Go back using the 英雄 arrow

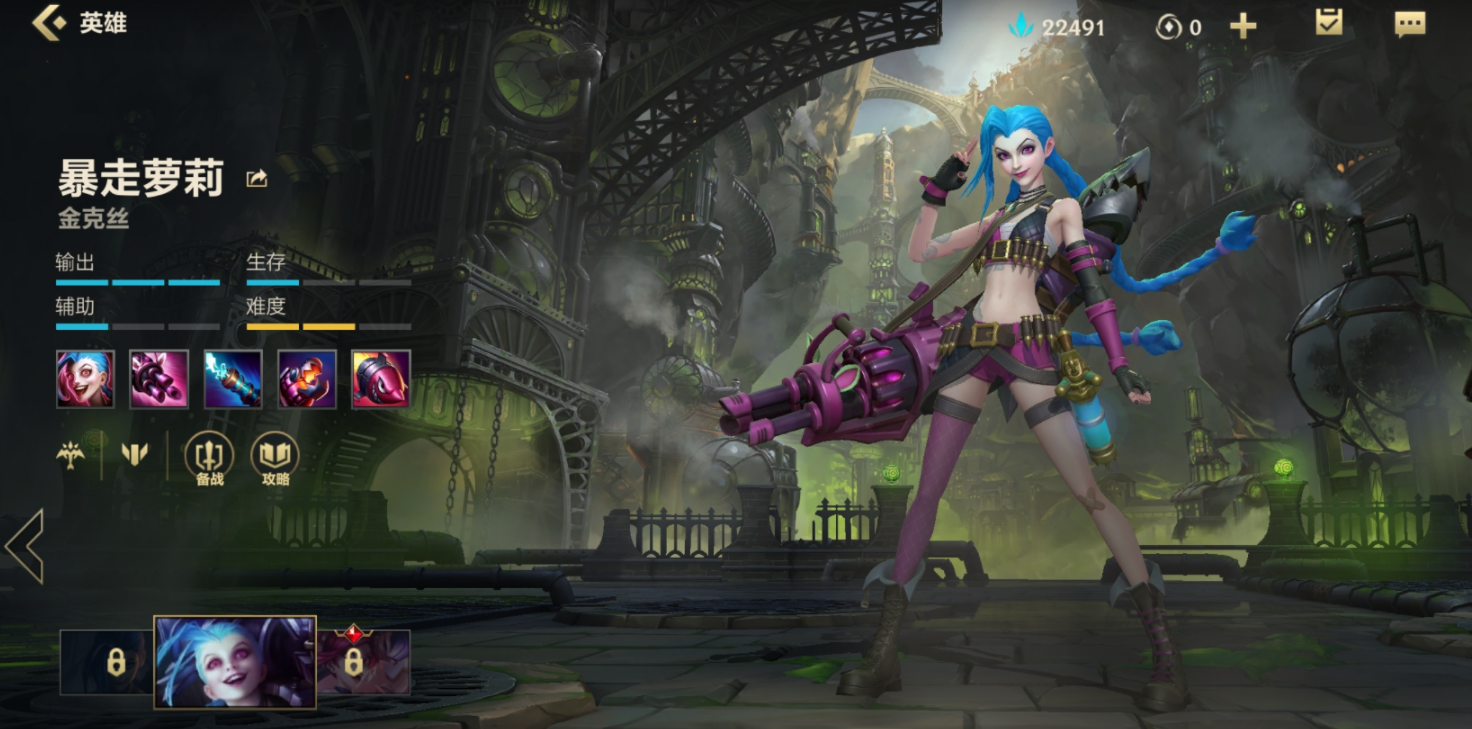tap(47, 23)
